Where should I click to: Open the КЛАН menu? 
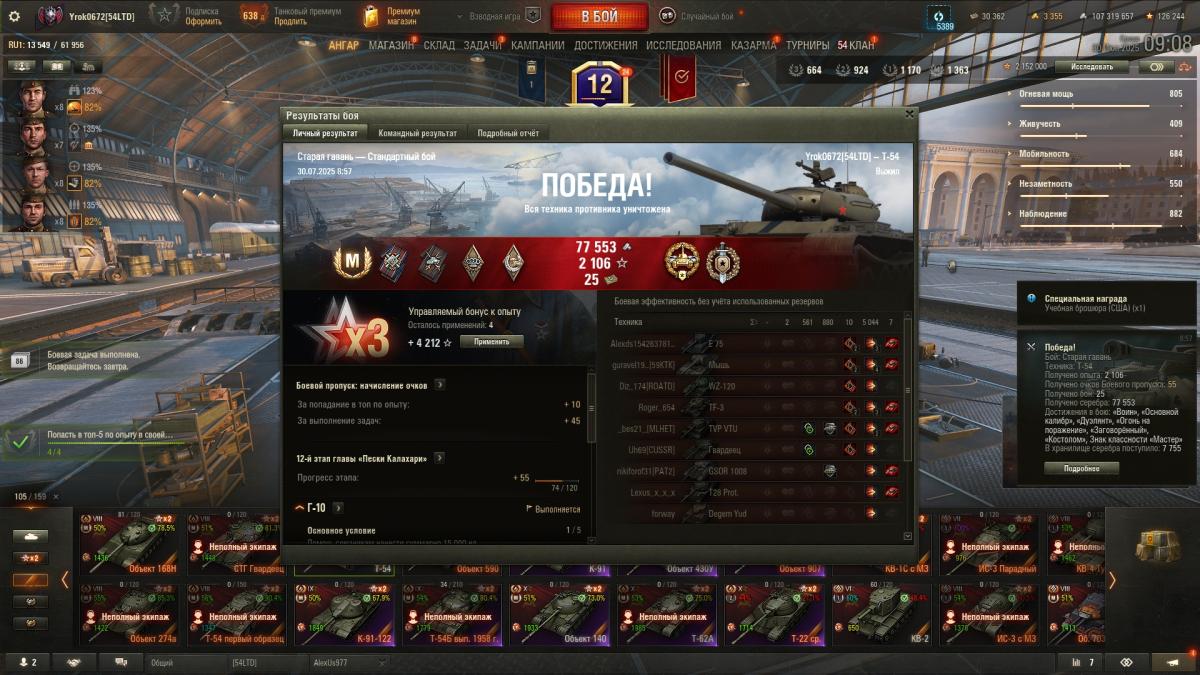click(x=857, y=45)
